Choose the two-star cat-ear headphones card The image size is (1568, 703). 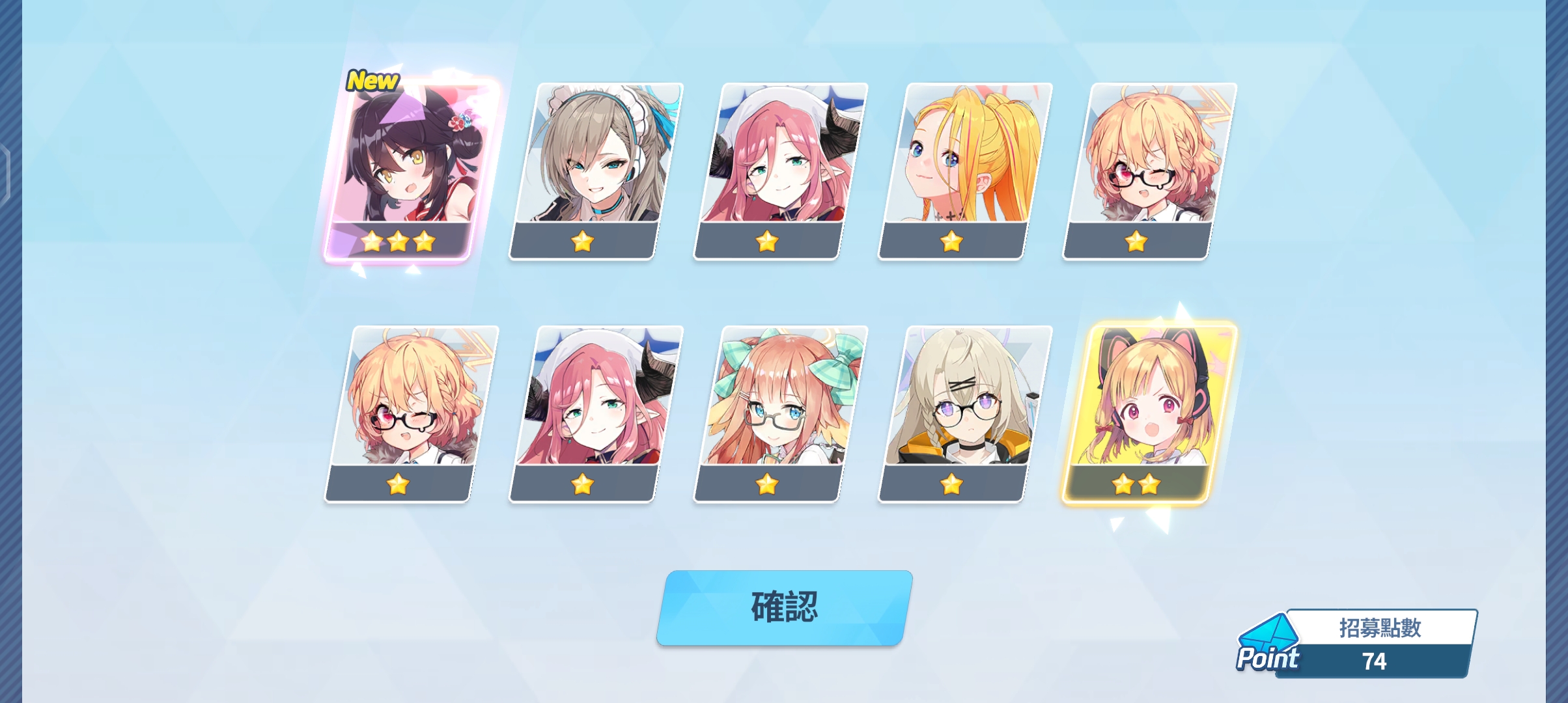coord(1149,413)
